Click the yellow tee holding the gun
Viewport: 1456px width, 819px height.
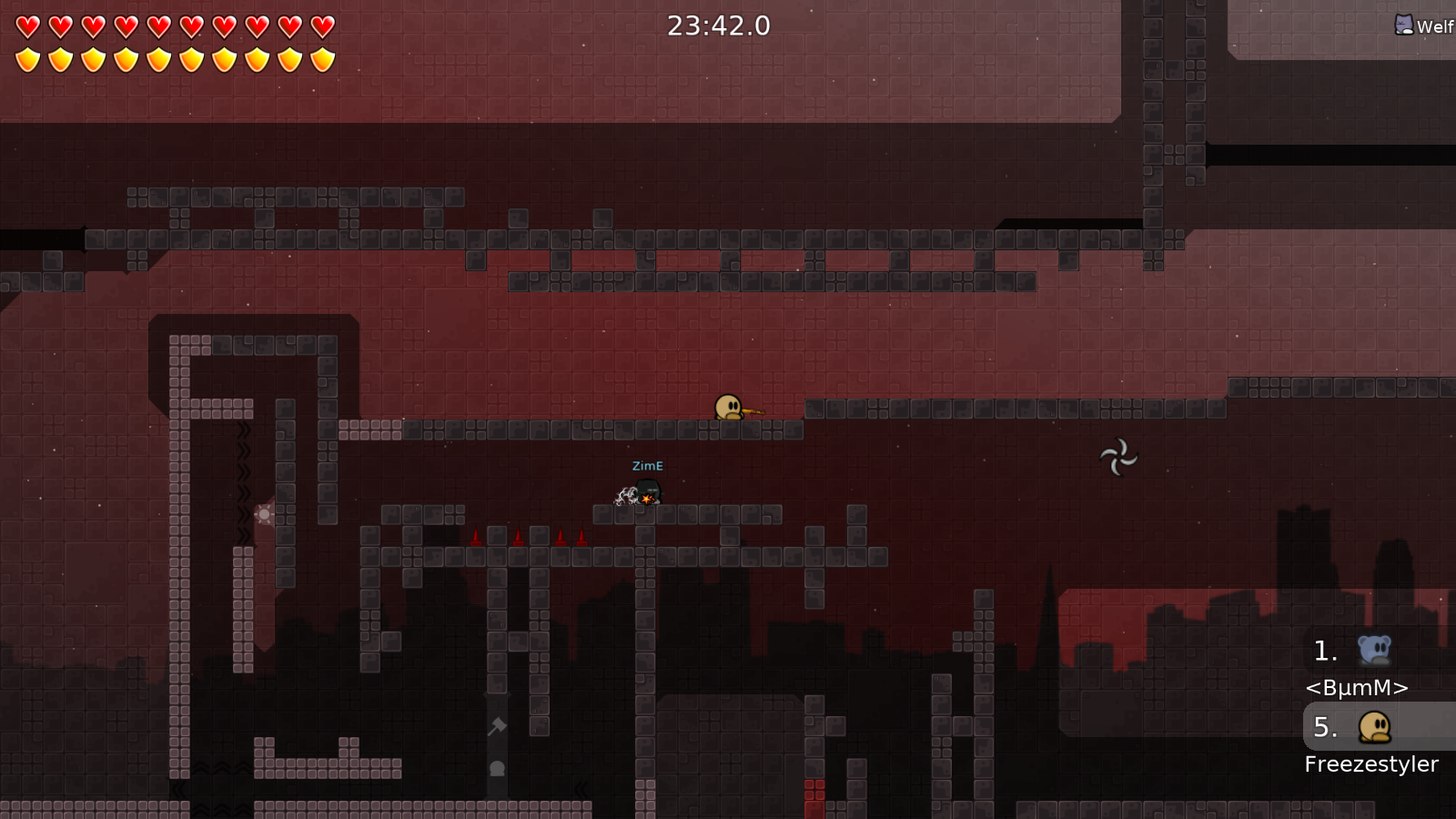tap(728, 405)
